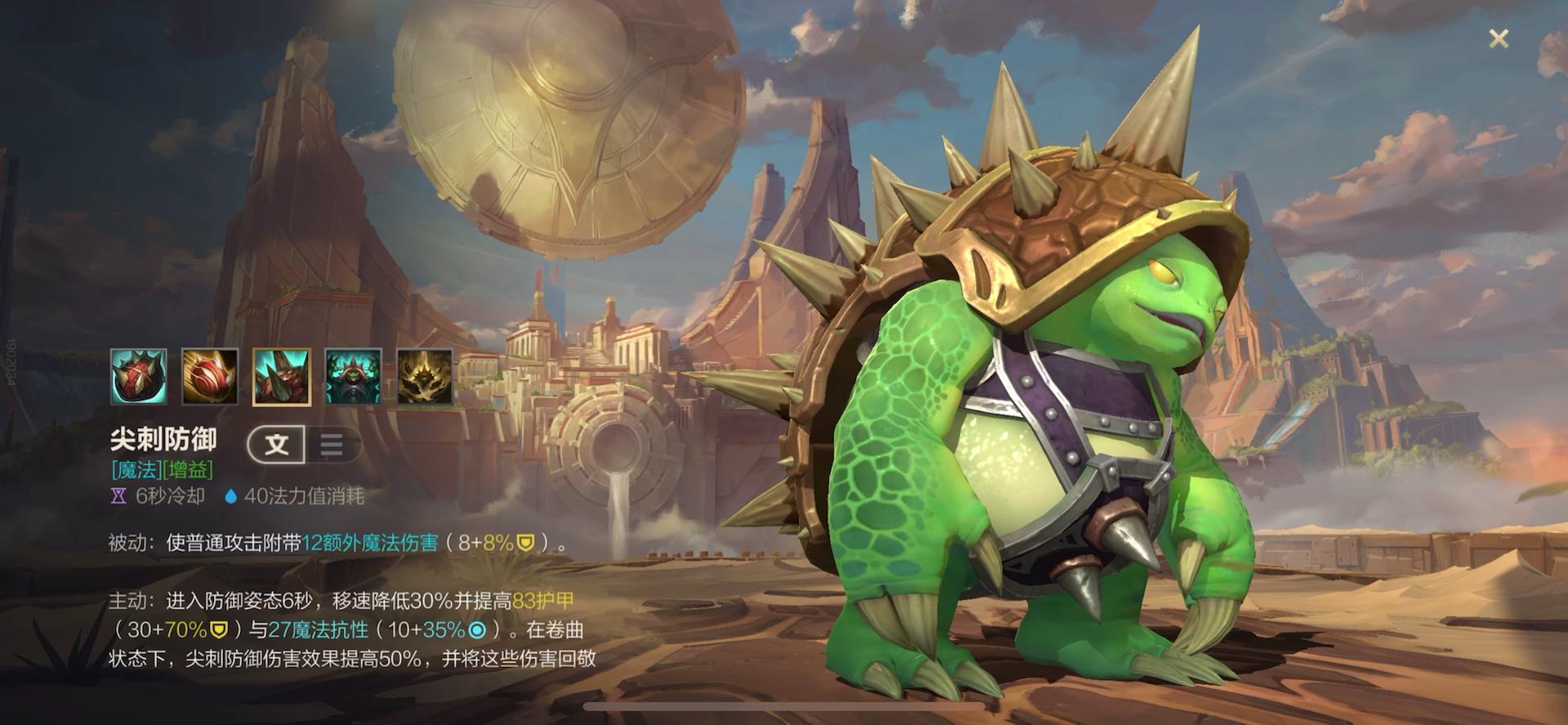The image size is (1568, 725).
Task: Click the hourglass icon beside 6秒冷却
Action: click(x=119, y=494)
